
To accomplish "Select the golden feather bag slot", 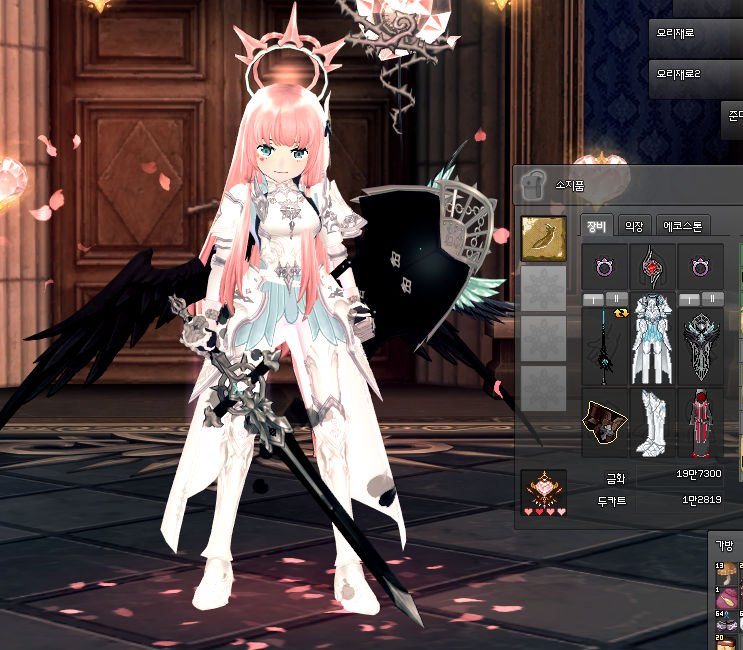I will point(544,240).
